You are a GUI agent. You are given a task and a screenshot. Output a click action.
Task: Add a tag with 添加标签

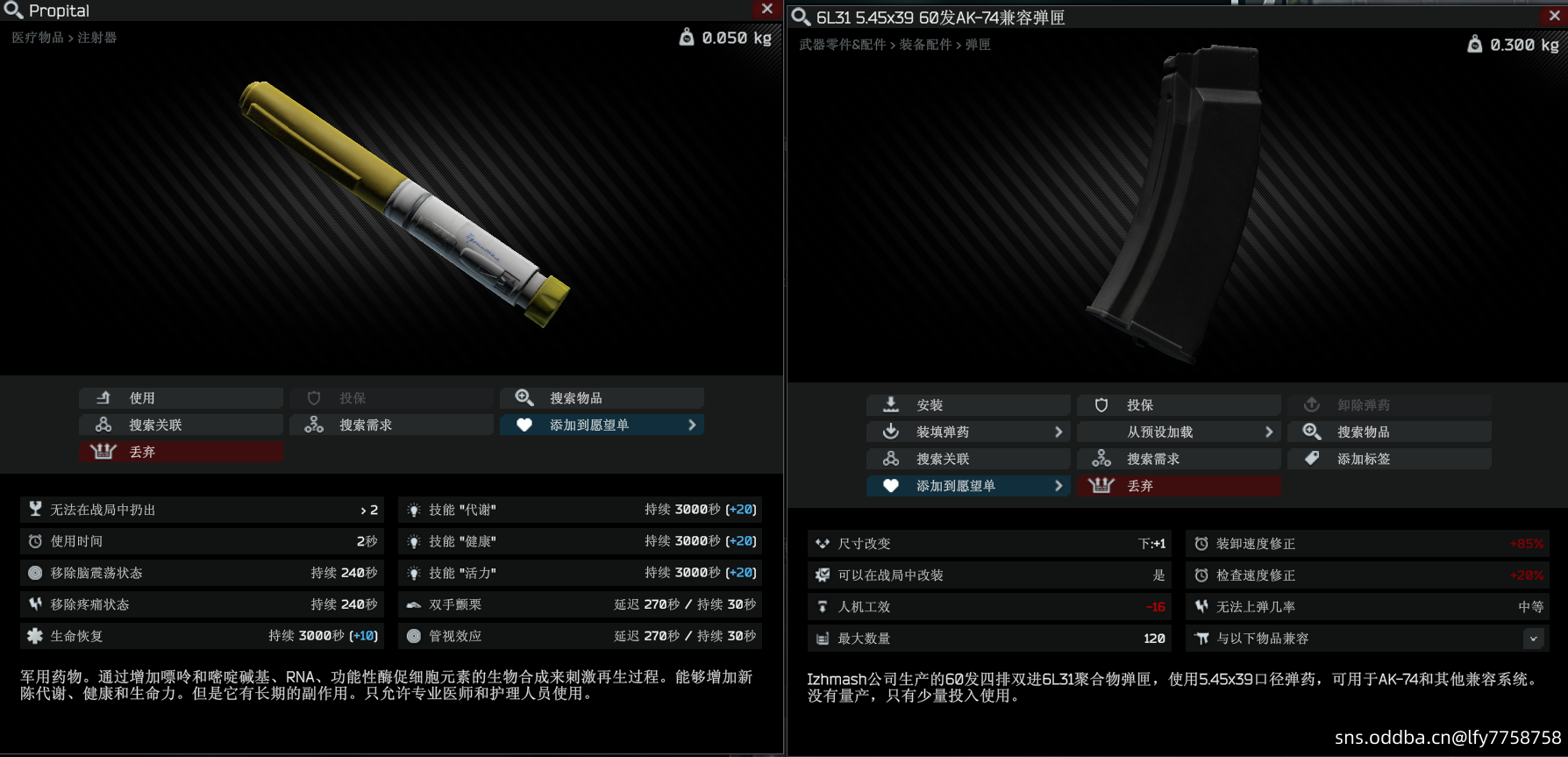[1389, 459]
